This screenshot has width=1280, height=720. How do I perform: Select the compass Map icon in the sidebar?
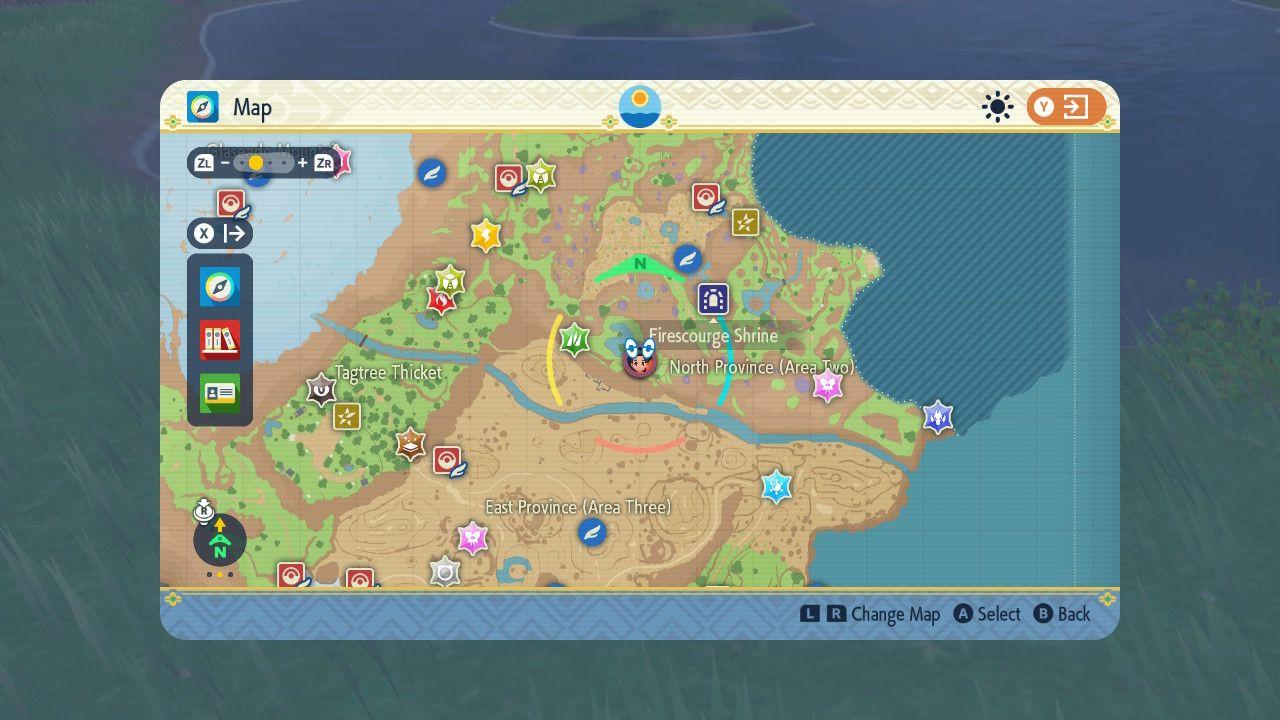tap(219, 287)
